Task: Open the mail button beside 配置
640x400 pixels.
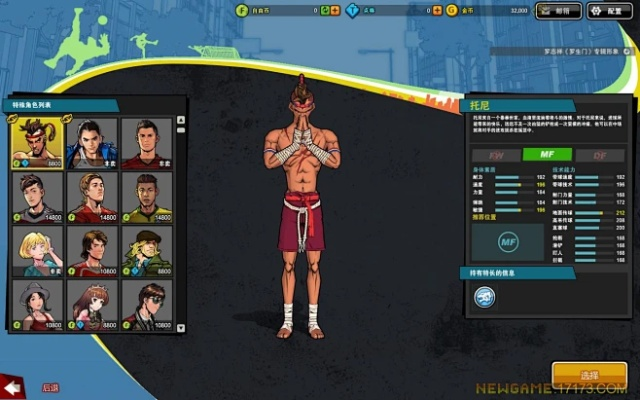Action: tap(558, 11)
